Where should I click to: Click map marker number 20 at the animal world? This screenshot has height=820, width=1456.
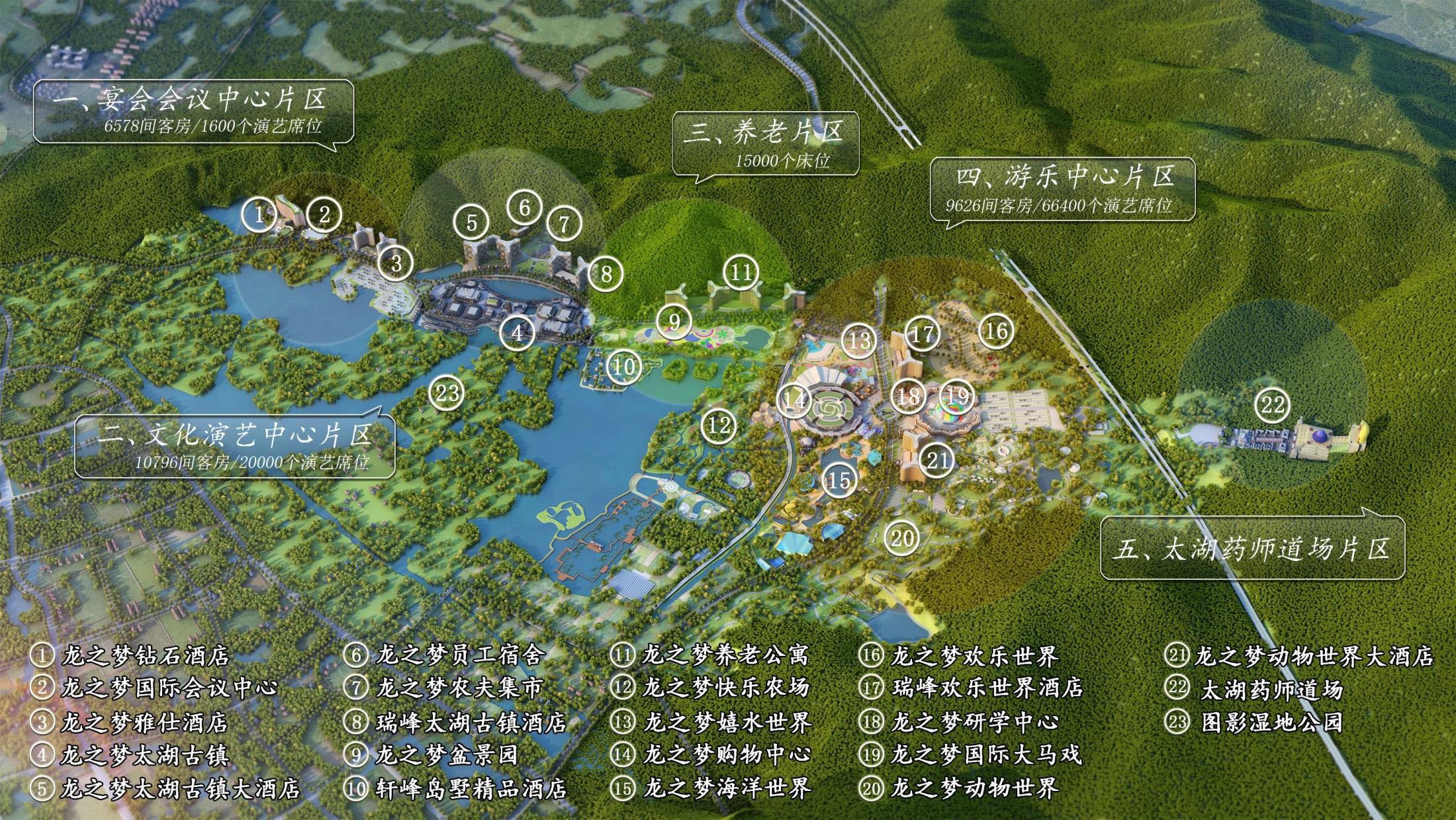(902, 538)
